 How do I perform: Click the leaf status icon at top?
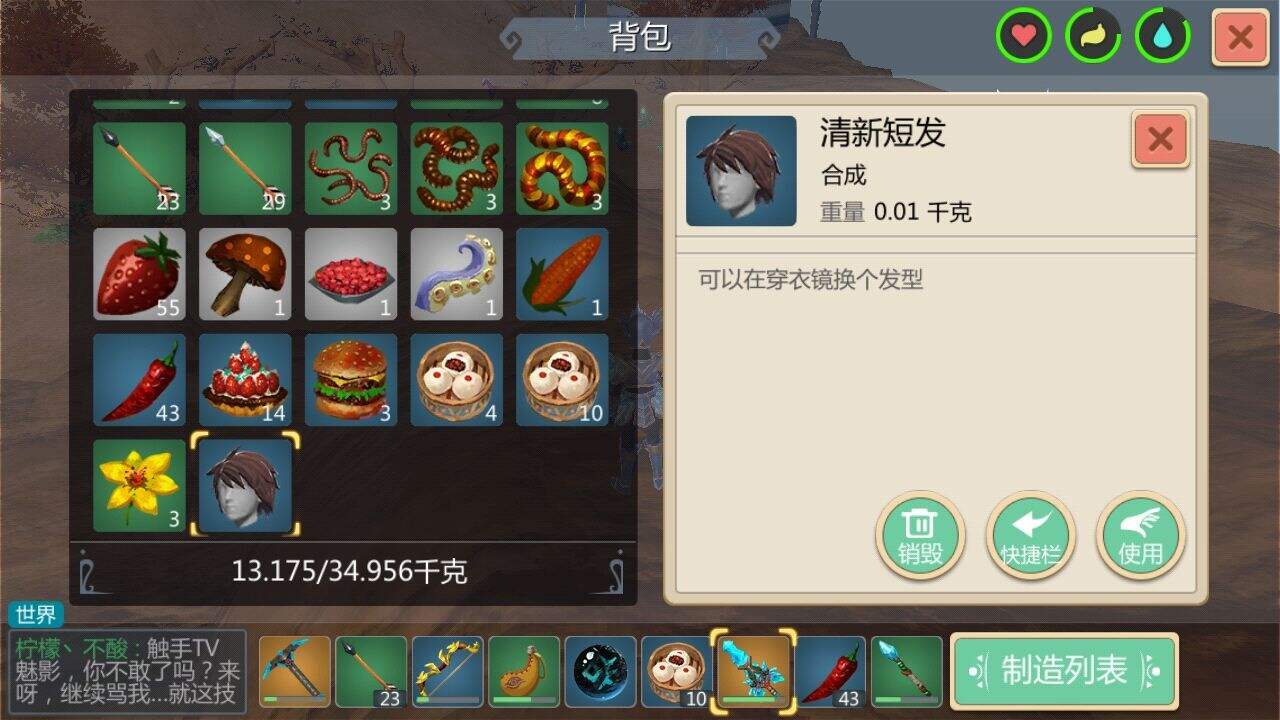pos(1092,36)
